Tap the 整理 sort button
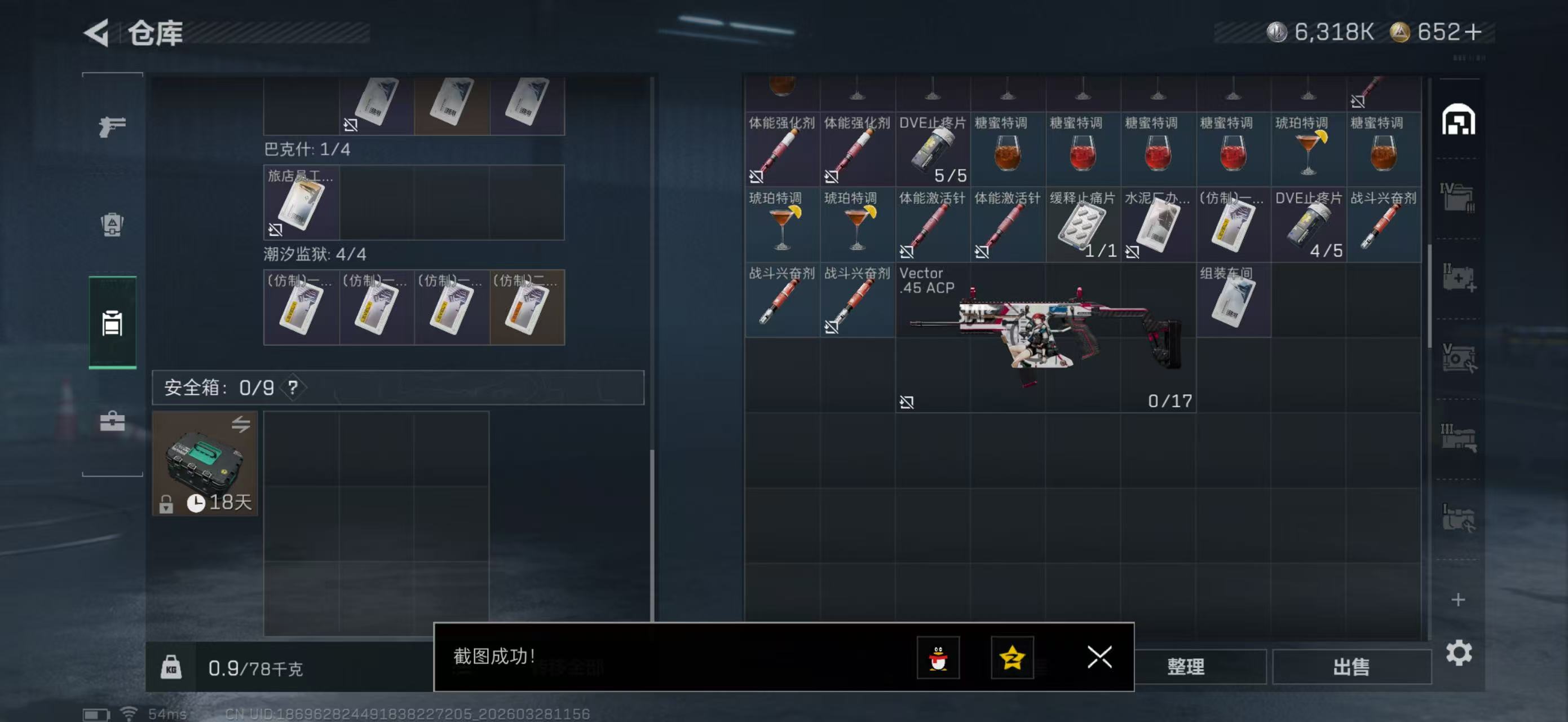The height and width of the screenshot is (722, 1568). click(x=1185, y=667)
